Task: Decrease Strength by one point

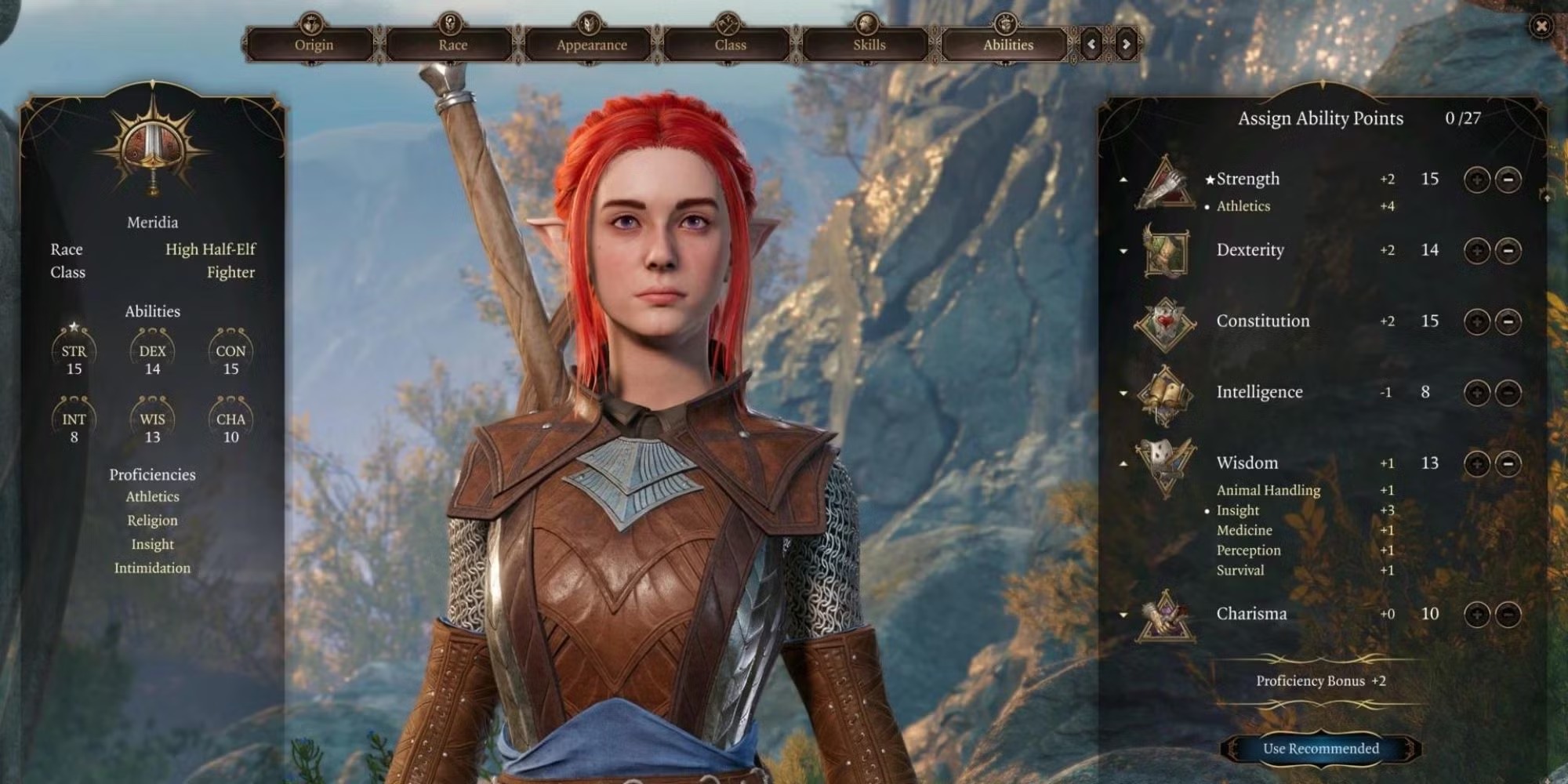Action: pos(1508,180)
